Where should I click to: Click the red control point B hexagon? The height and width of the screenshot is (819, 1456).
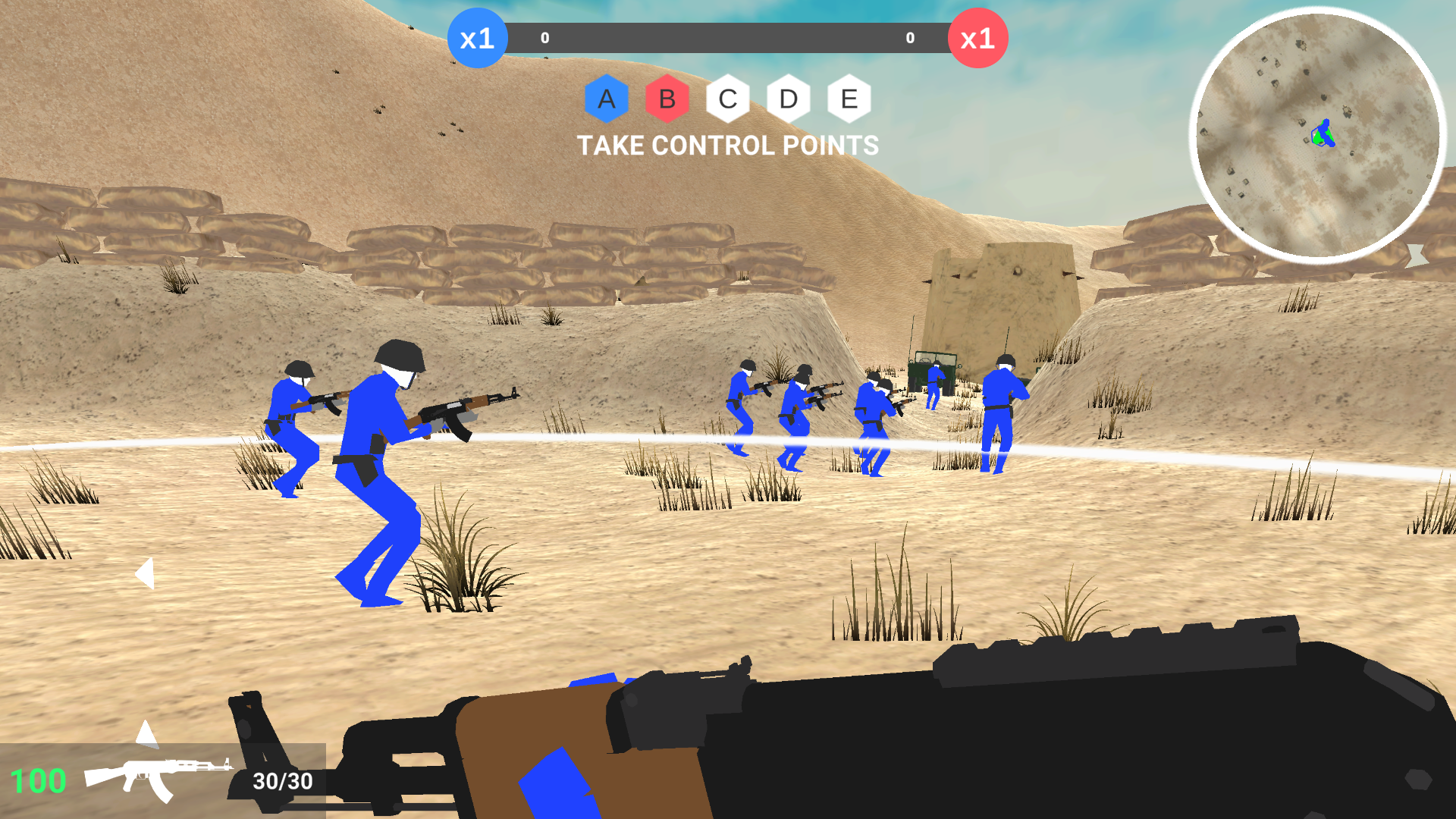pos(667,99)
